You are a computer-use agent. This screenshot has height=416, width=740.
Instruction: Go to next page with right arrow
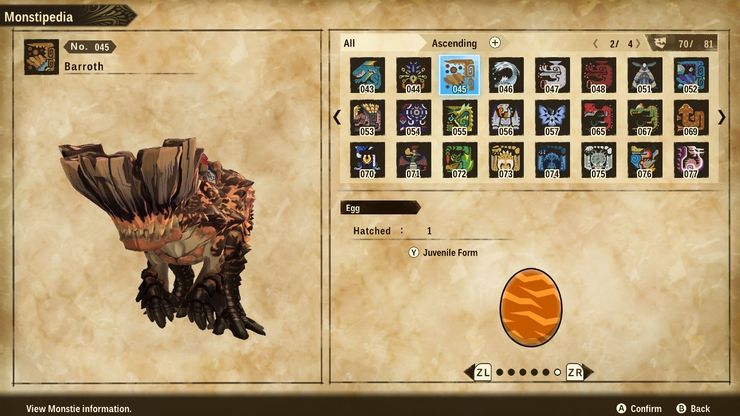click(721, 117)
